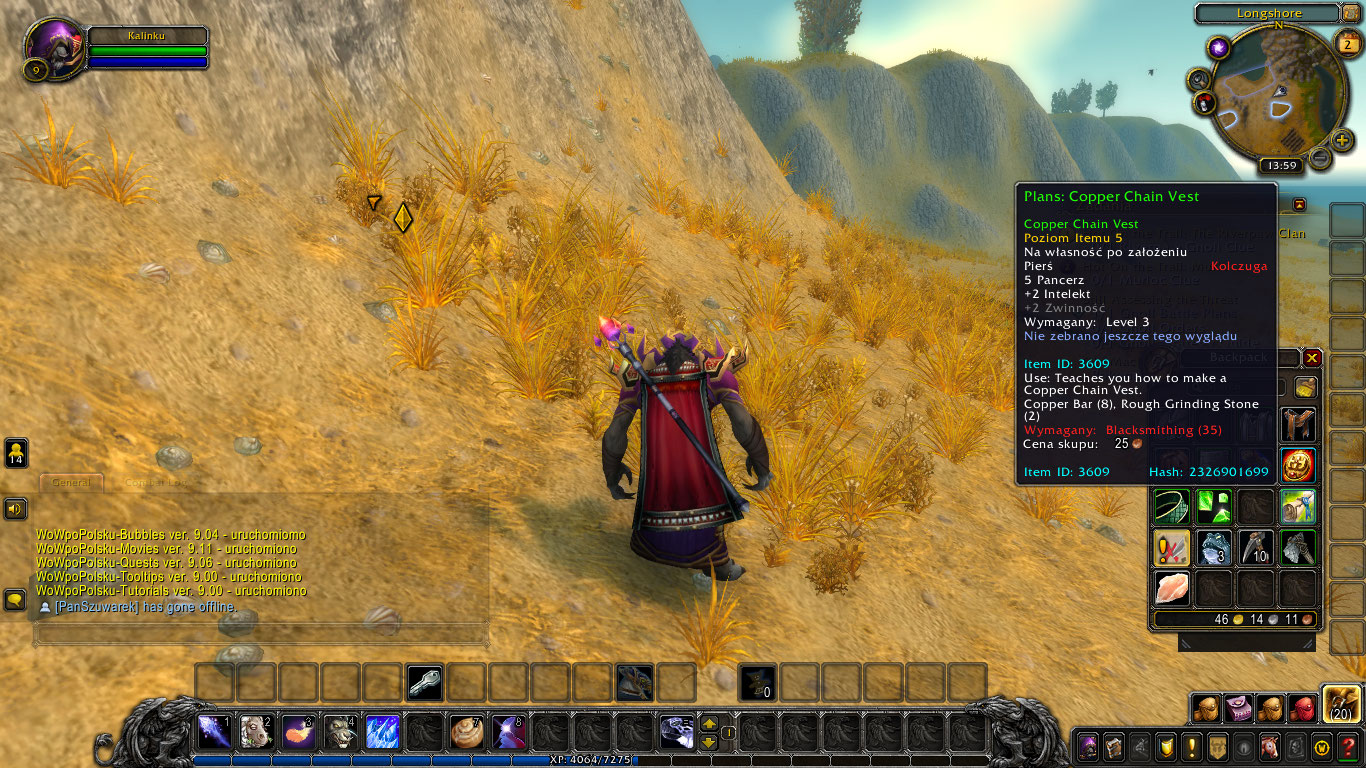Open help with the red question mark
This screenshot has height=768, width=1366.
[x=1349, y=746]
